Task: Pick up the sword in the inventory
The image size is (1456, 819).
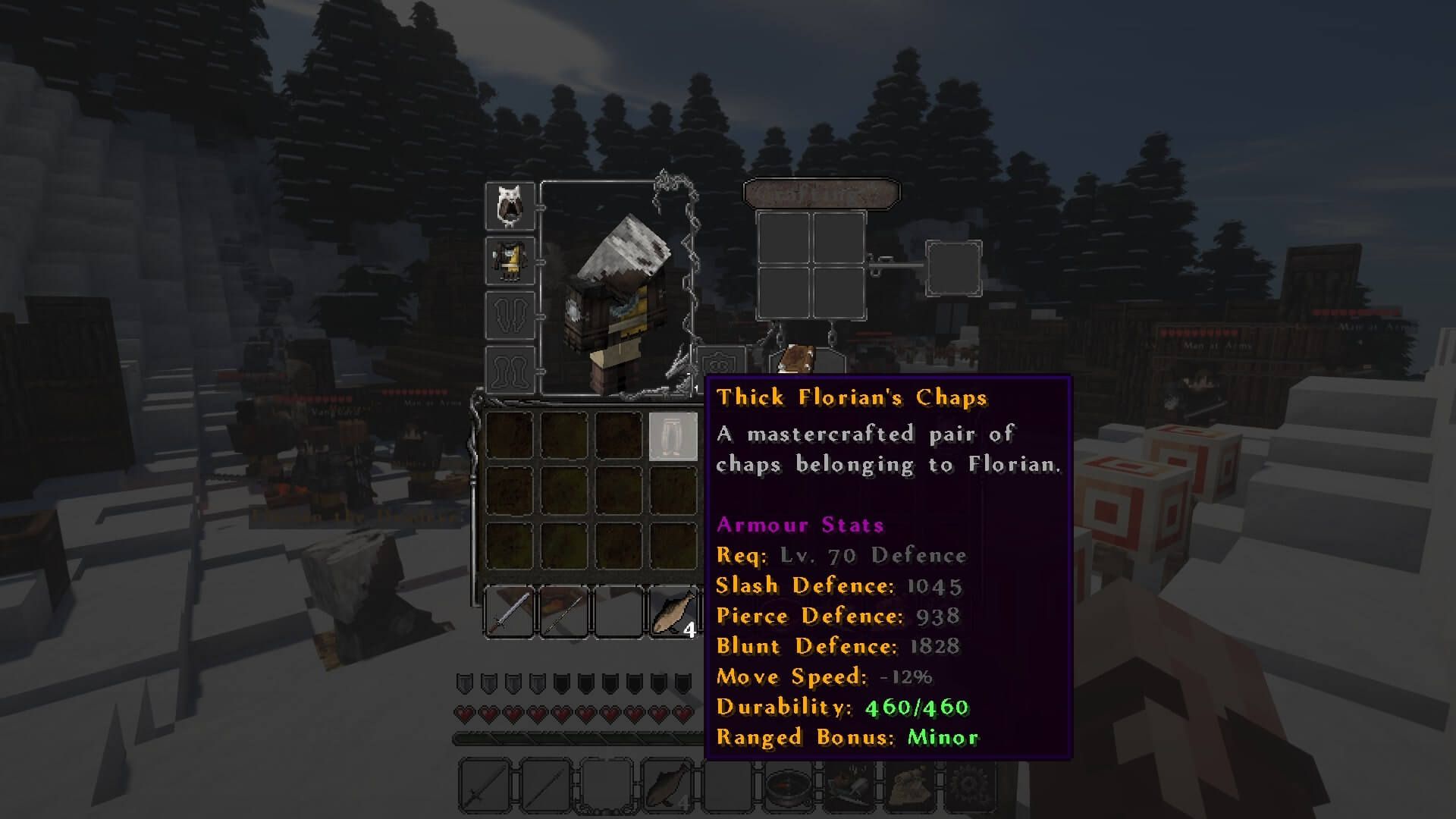Action: tap(509, 612)
